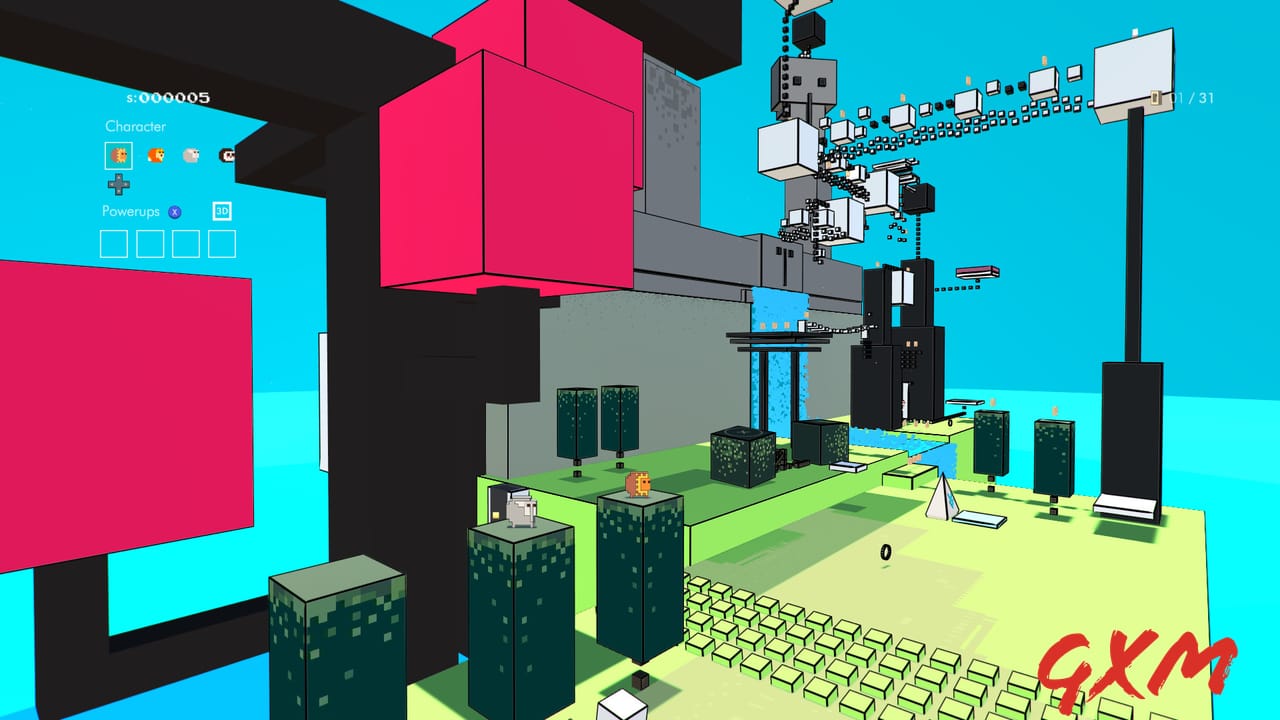Click the blue X button icon beside Powerups
The image size is (1280, 720).
tap(174, 211)
